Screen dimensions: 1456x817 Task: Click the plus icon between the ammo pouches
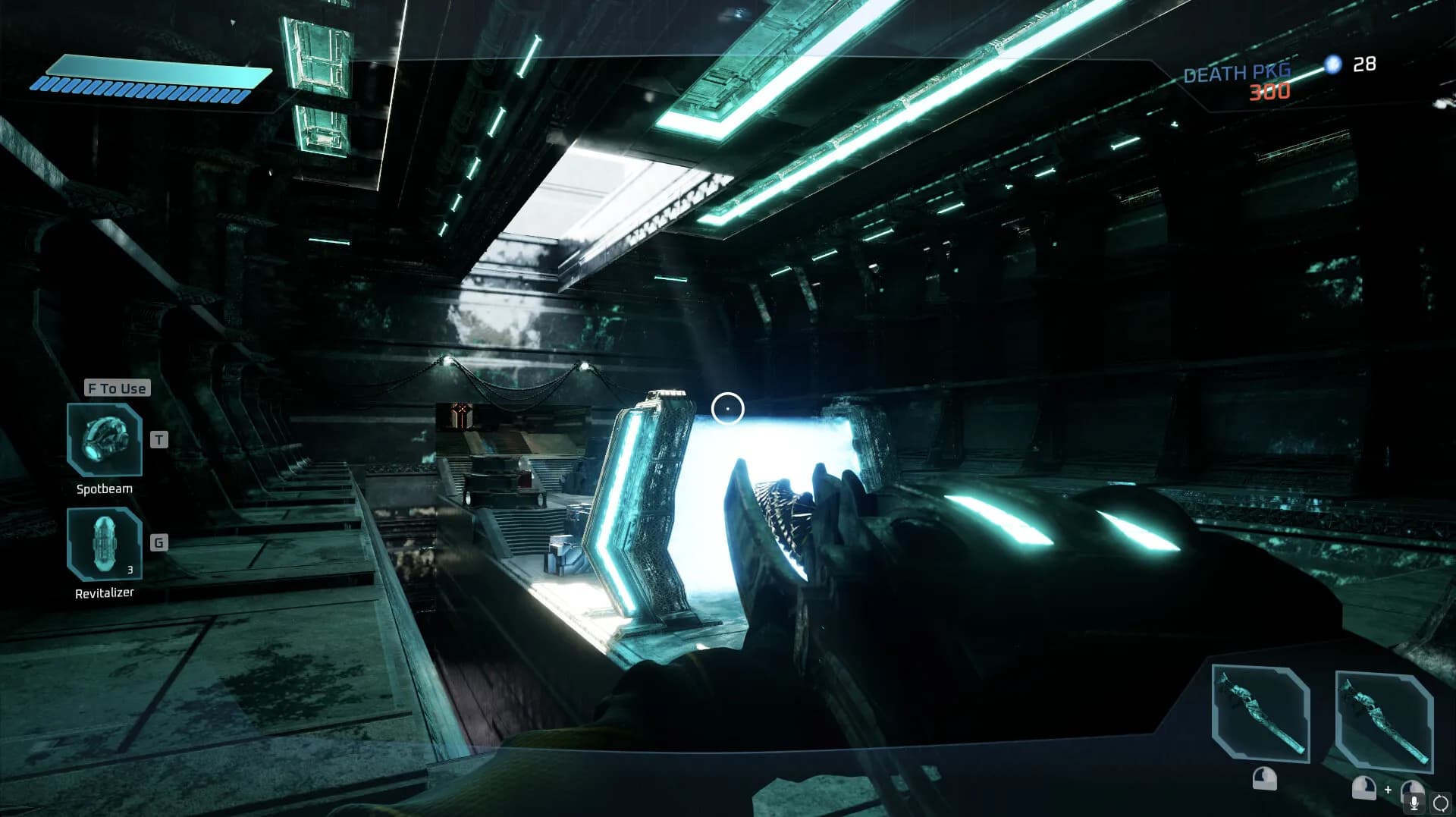[x=1388, y=789]
